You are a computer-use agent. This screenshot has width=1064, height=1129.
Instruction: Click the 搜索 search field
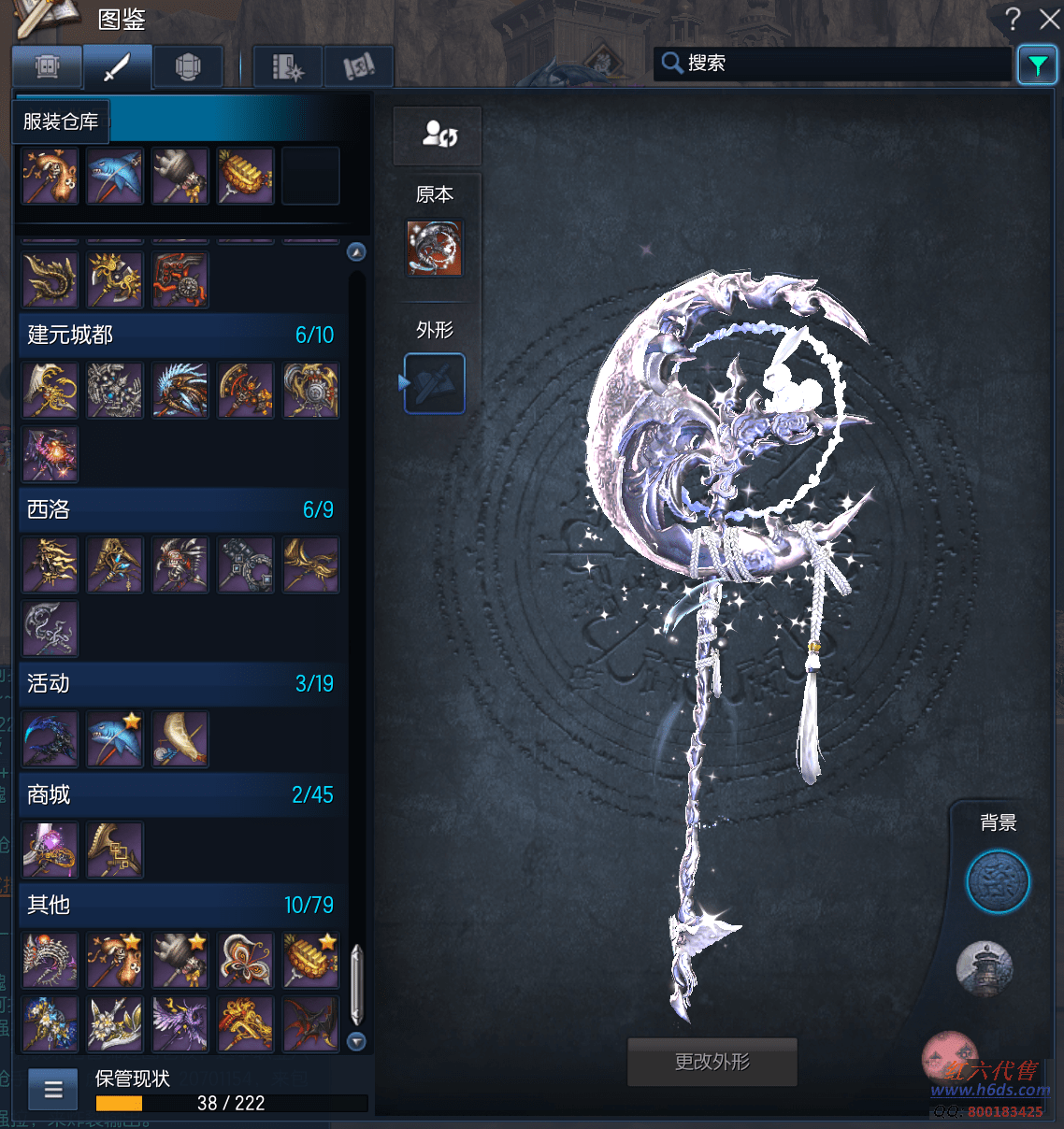click(832, 64)
